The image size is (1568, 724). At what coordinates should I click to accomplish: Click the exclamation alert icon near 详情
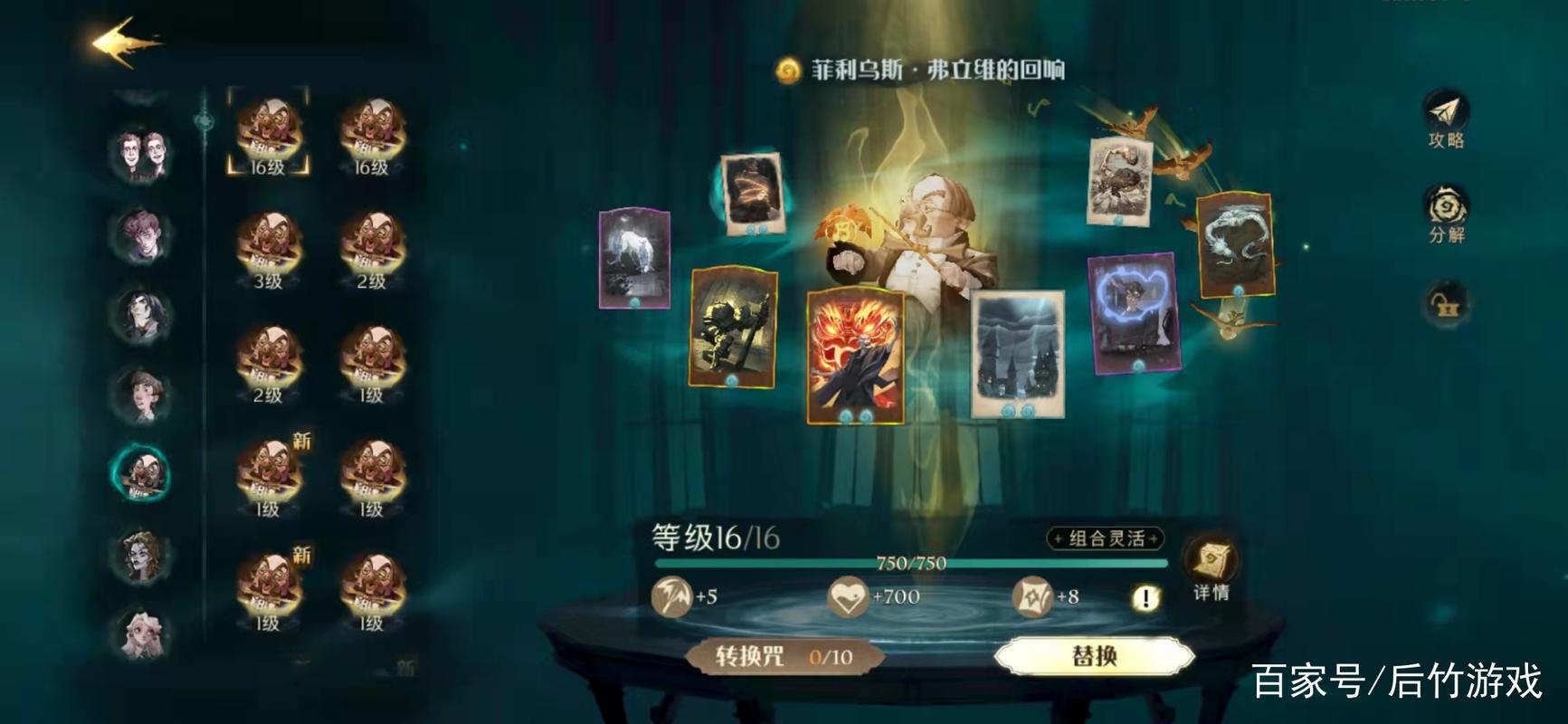click(1147, 596)
